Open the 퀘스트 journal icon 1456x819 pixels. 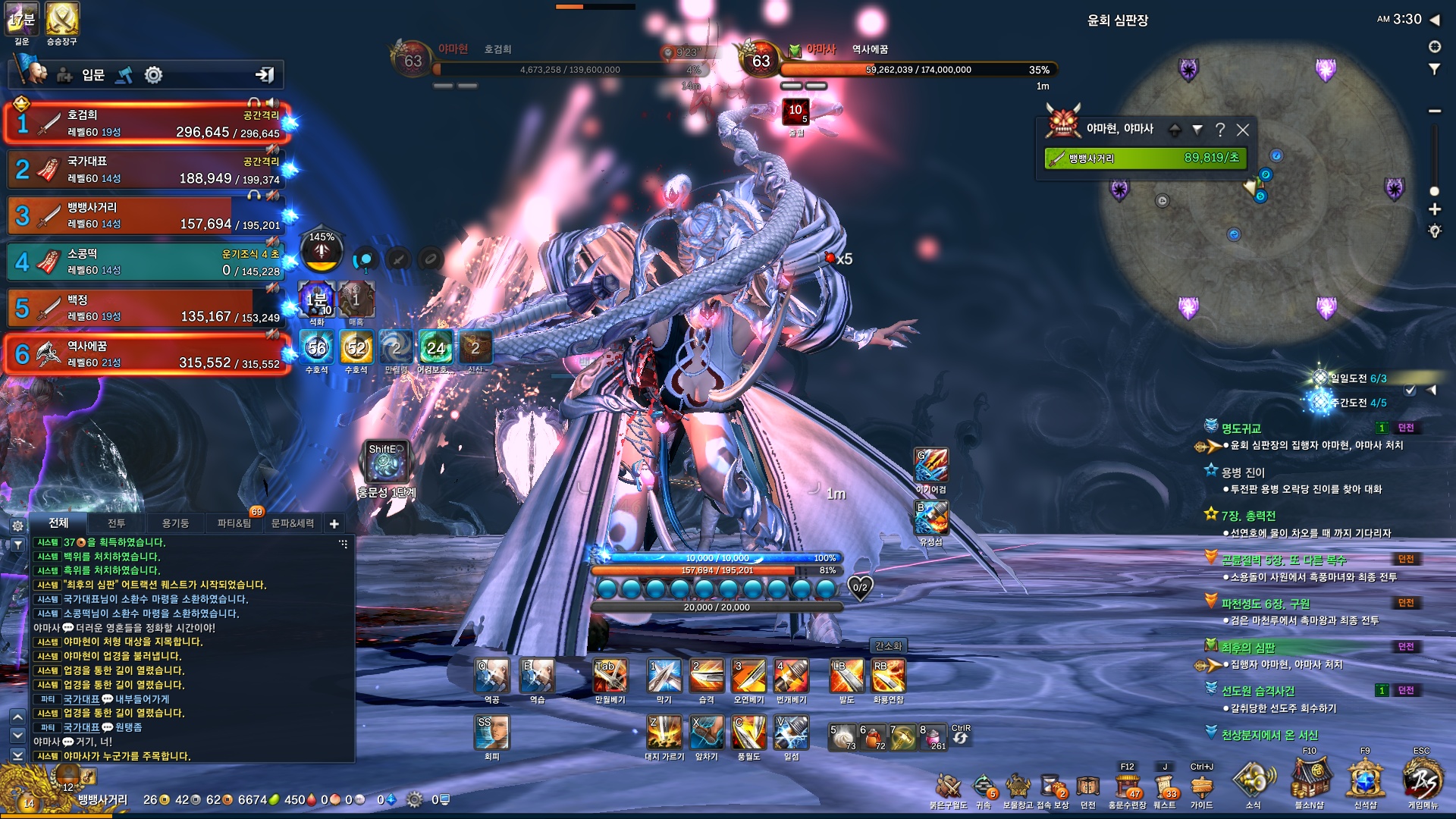tap(1164, 787)
